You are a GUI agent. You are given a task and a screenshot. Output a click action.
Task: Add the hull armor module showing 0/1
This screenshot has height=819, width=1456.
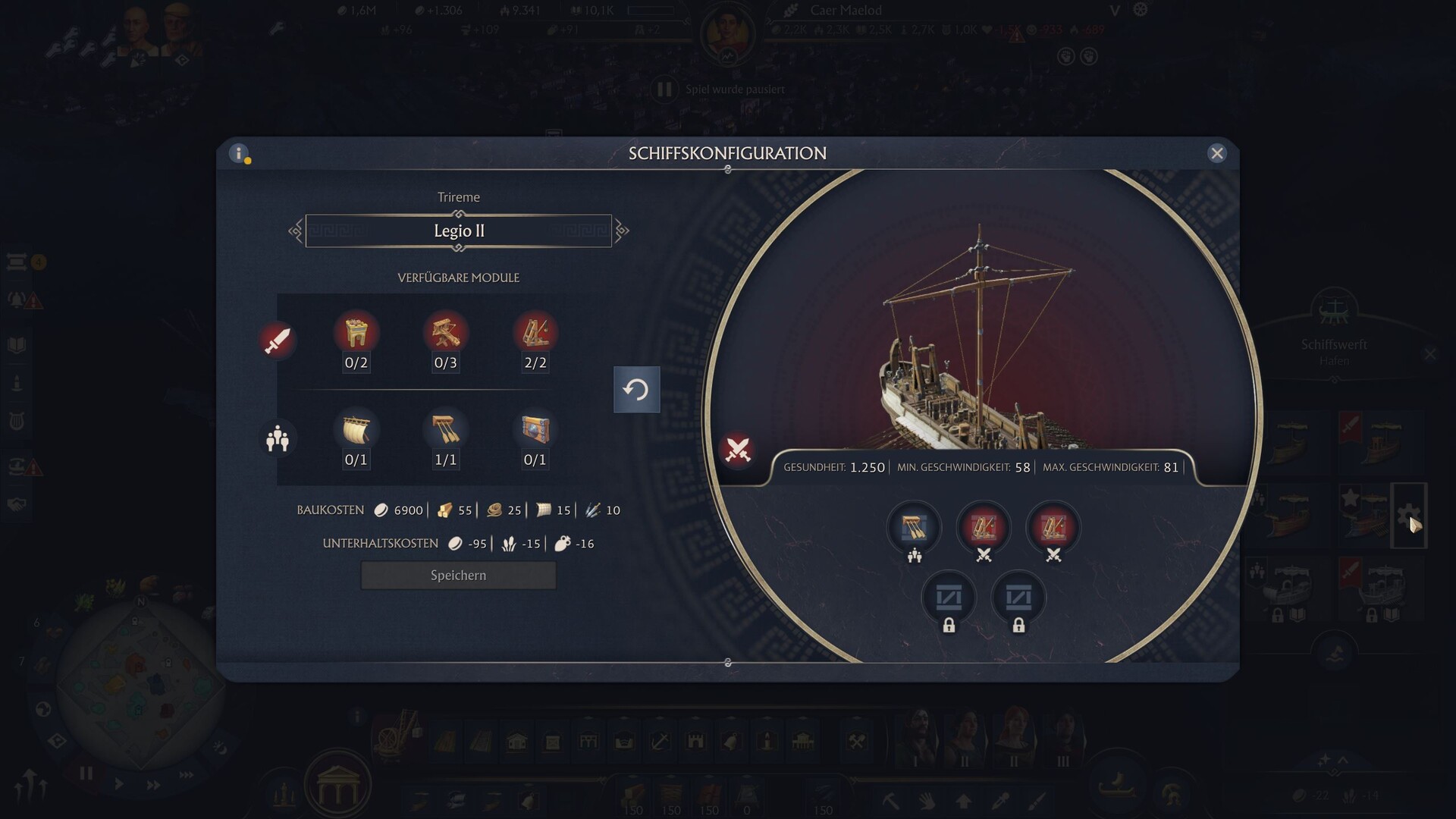[x=535, y=431]
